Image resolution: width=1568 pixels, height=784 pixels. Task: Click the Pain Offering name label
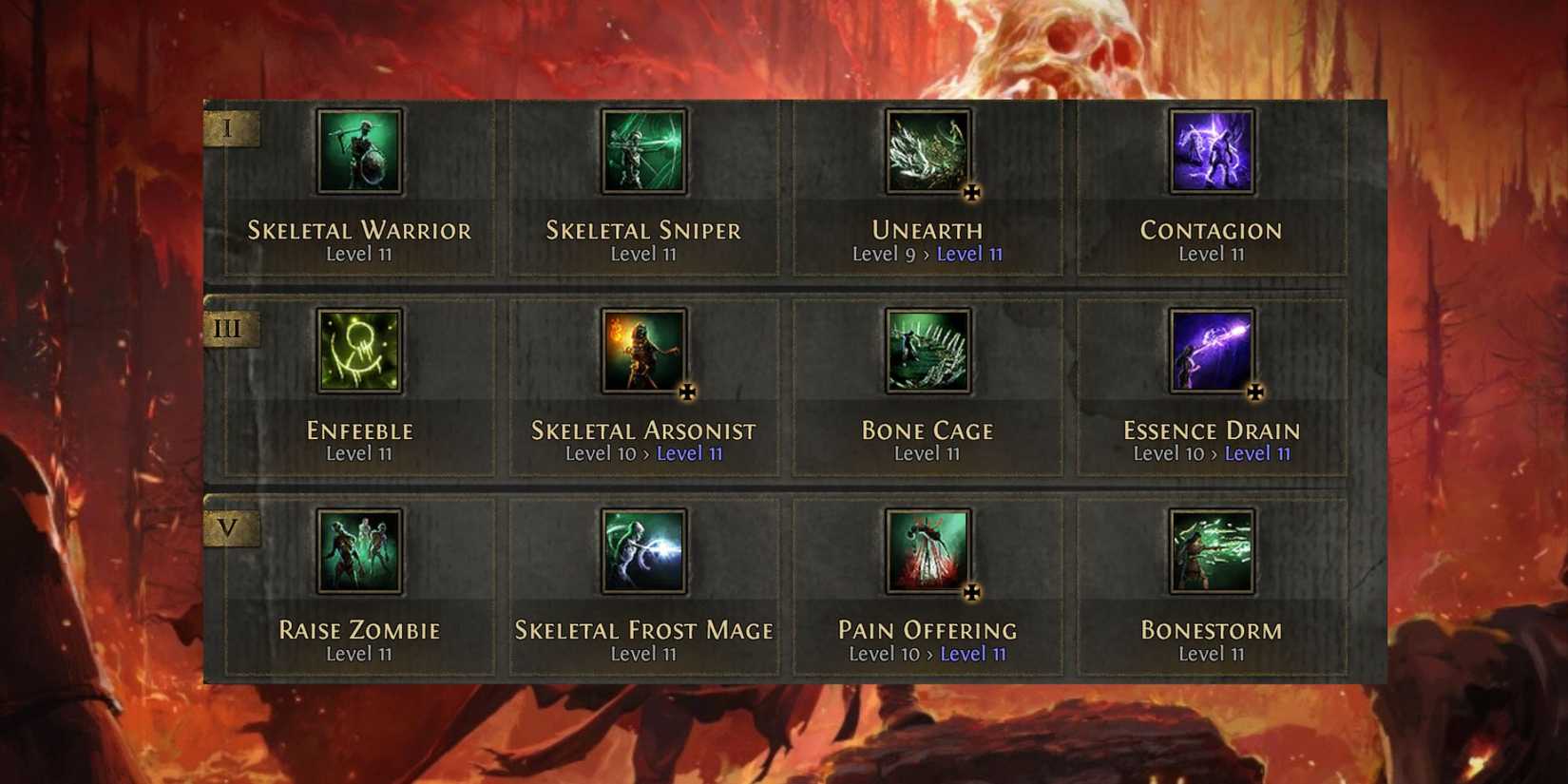[927, 630]
